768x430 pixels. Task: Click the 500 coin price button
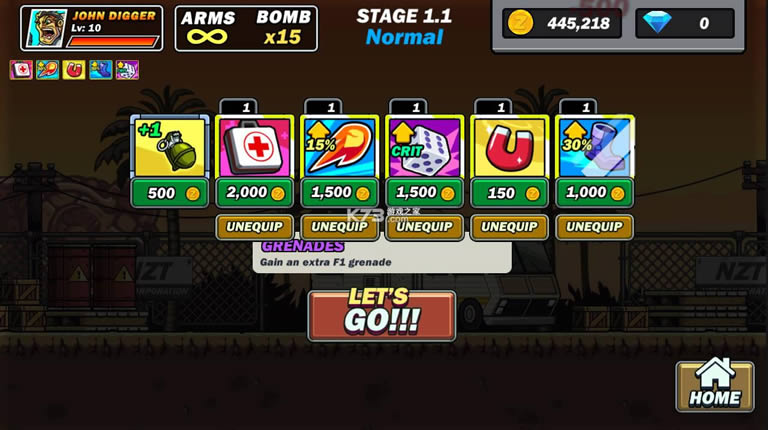point(169,193)
